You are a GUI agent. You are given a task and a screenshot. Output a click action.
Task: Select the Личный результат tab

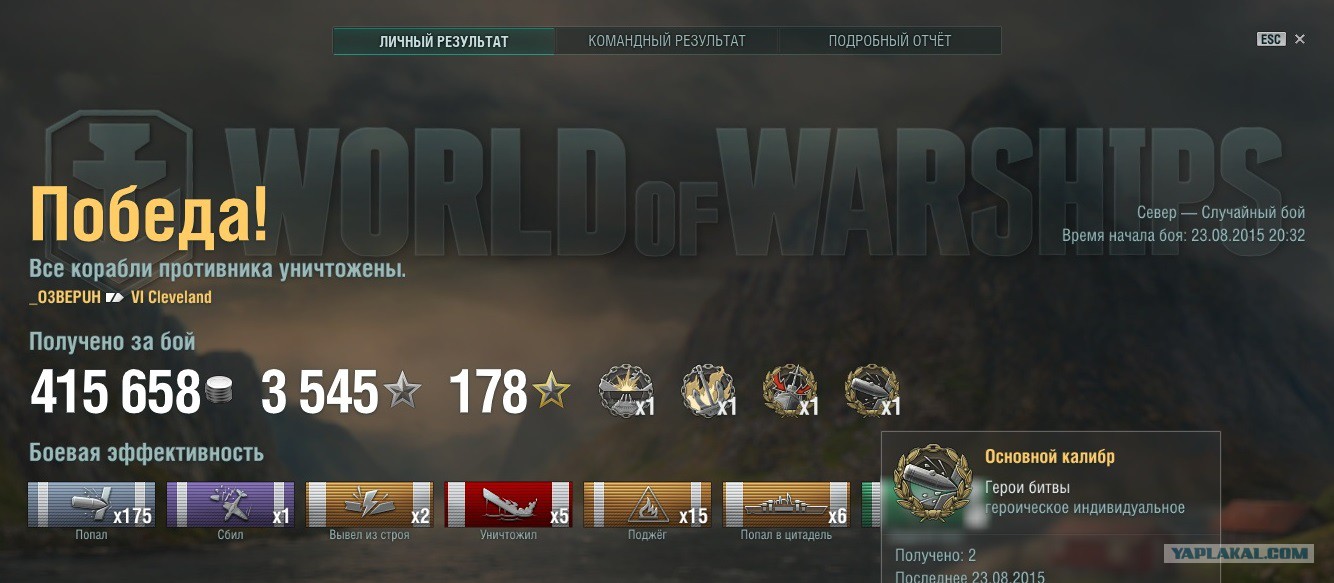[444, 41]
